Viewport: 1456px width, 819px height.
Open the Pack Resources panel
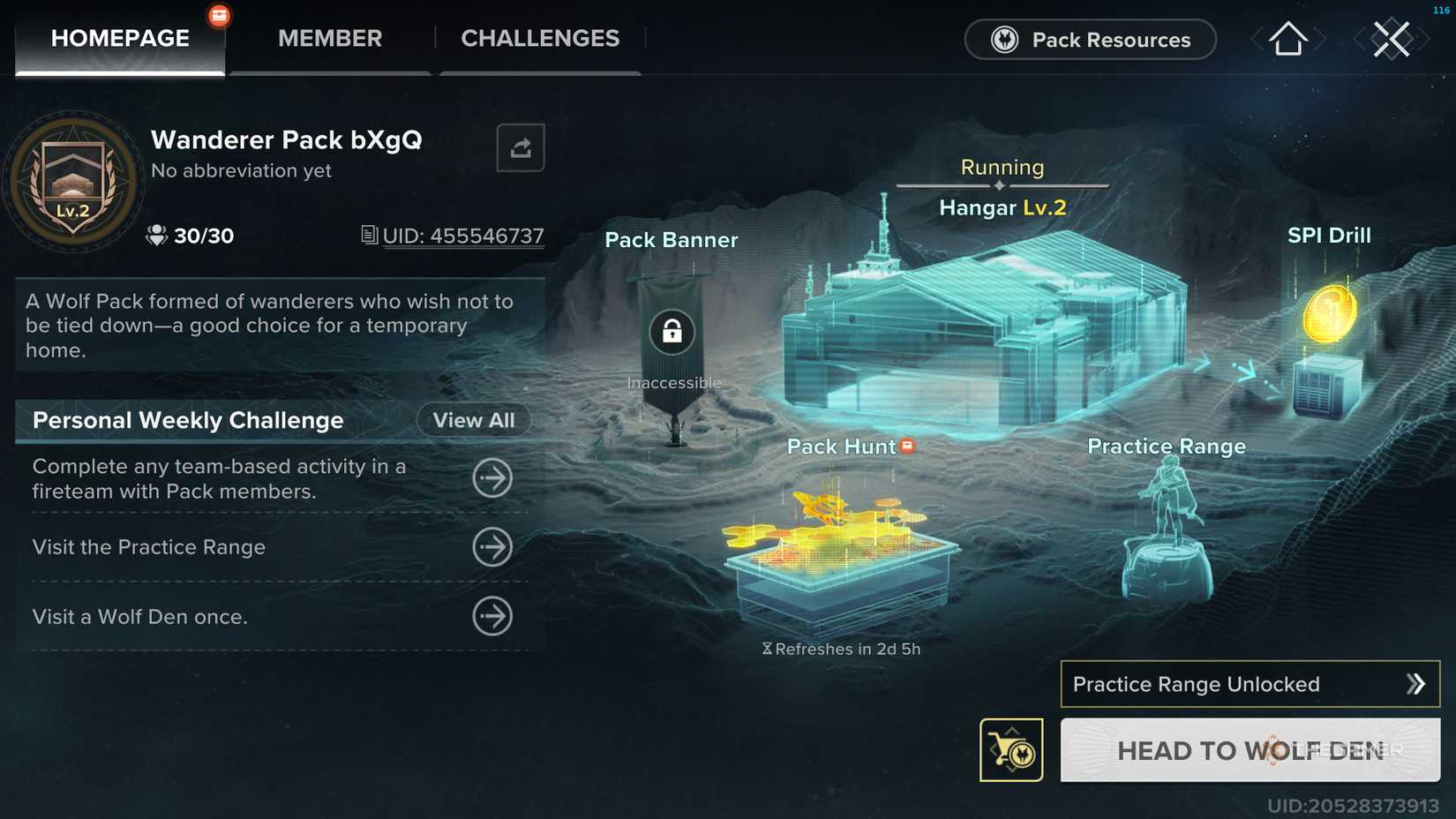pos(1089,40)
